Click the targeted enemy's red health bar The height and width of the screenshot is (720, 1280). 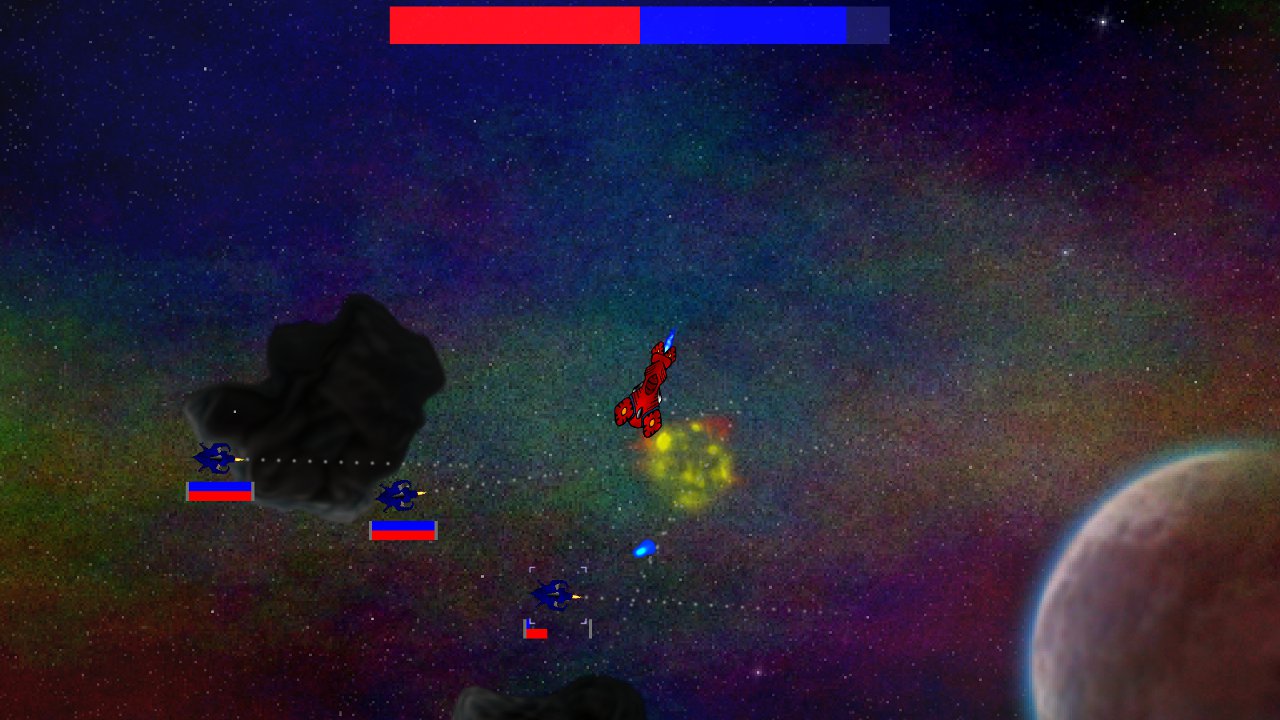pos(537,632)
